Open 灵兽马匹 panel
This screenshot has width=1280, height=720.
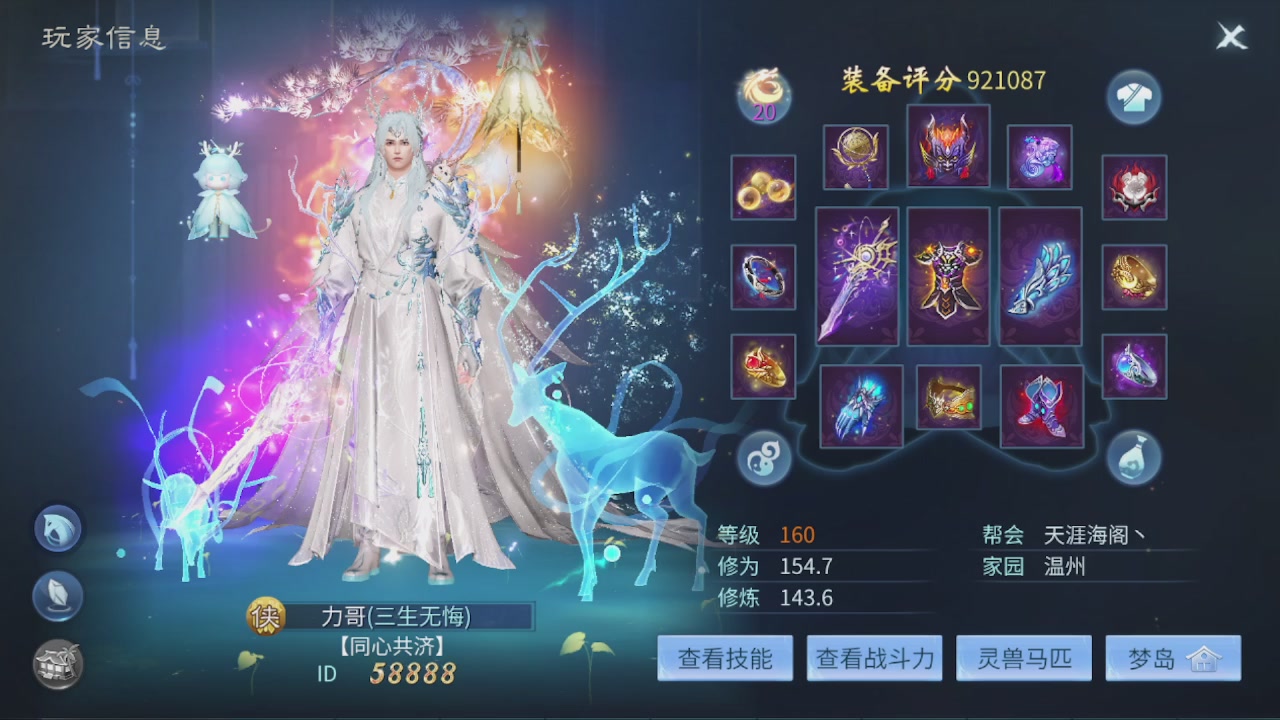[x=1022, y=658]
